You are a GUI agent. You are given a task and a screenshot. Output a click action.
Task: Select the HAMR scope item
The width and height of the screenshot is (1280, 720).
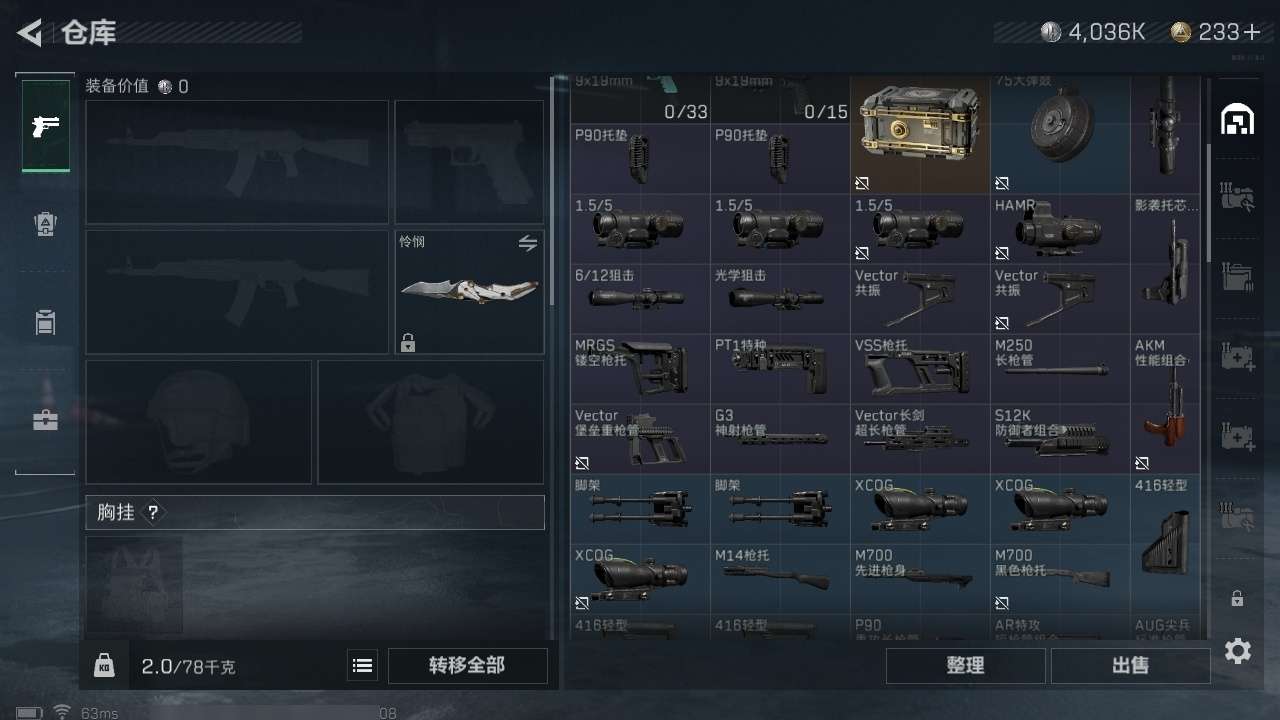click(1060, 229)
